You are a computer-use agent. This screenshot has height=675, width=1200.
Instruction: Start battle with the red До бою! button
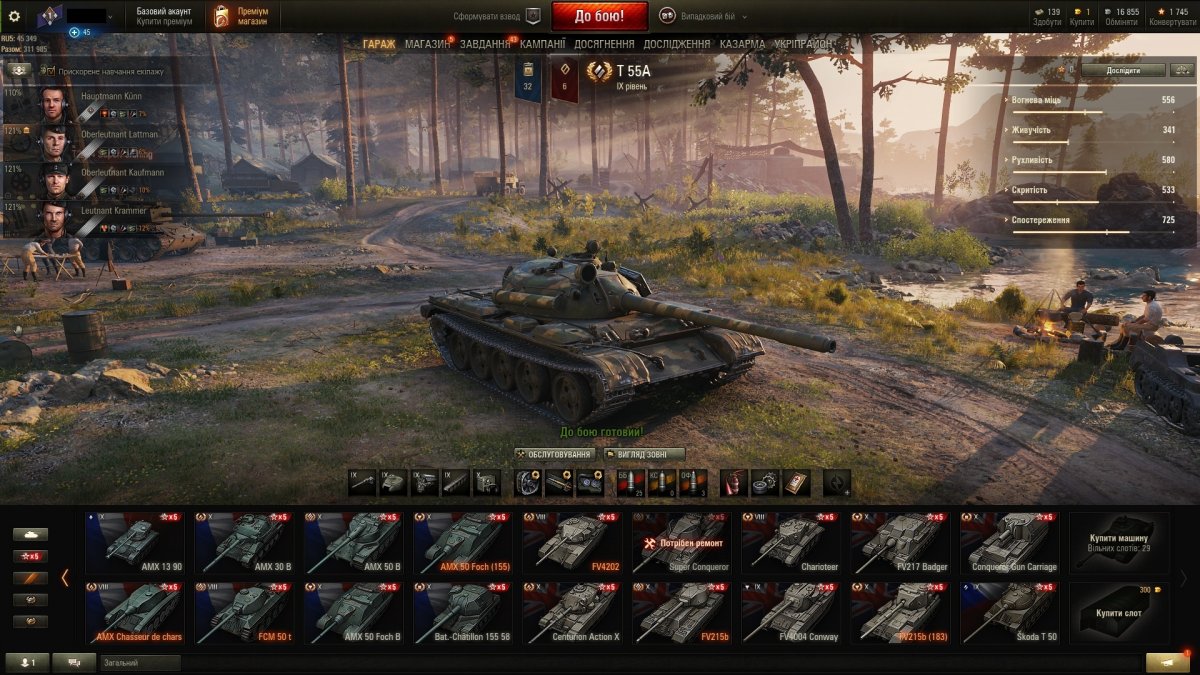[x=599, y=16]
